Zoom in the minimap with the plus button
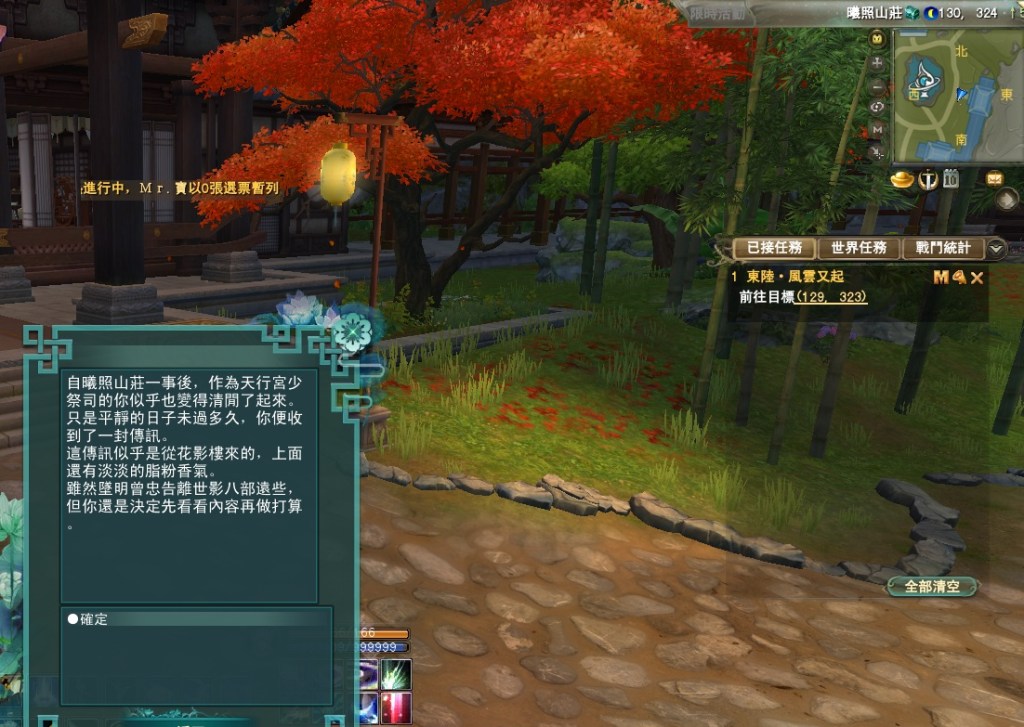The image size is (1024, 727). coord(878,62)
